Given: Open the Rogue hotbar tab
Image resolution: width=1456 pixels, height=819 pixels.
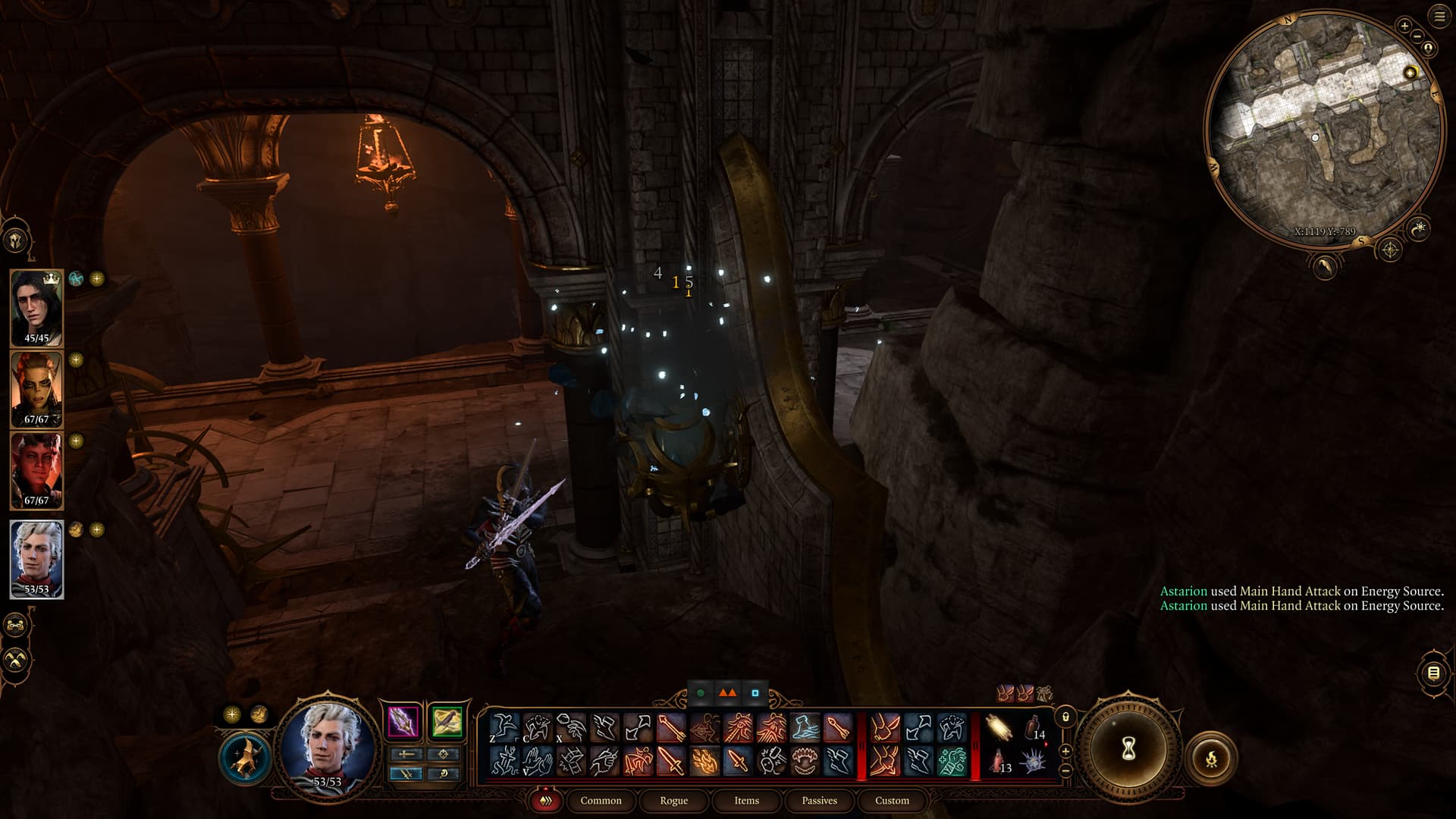Looking at the screenshot, I should point(673,800).
